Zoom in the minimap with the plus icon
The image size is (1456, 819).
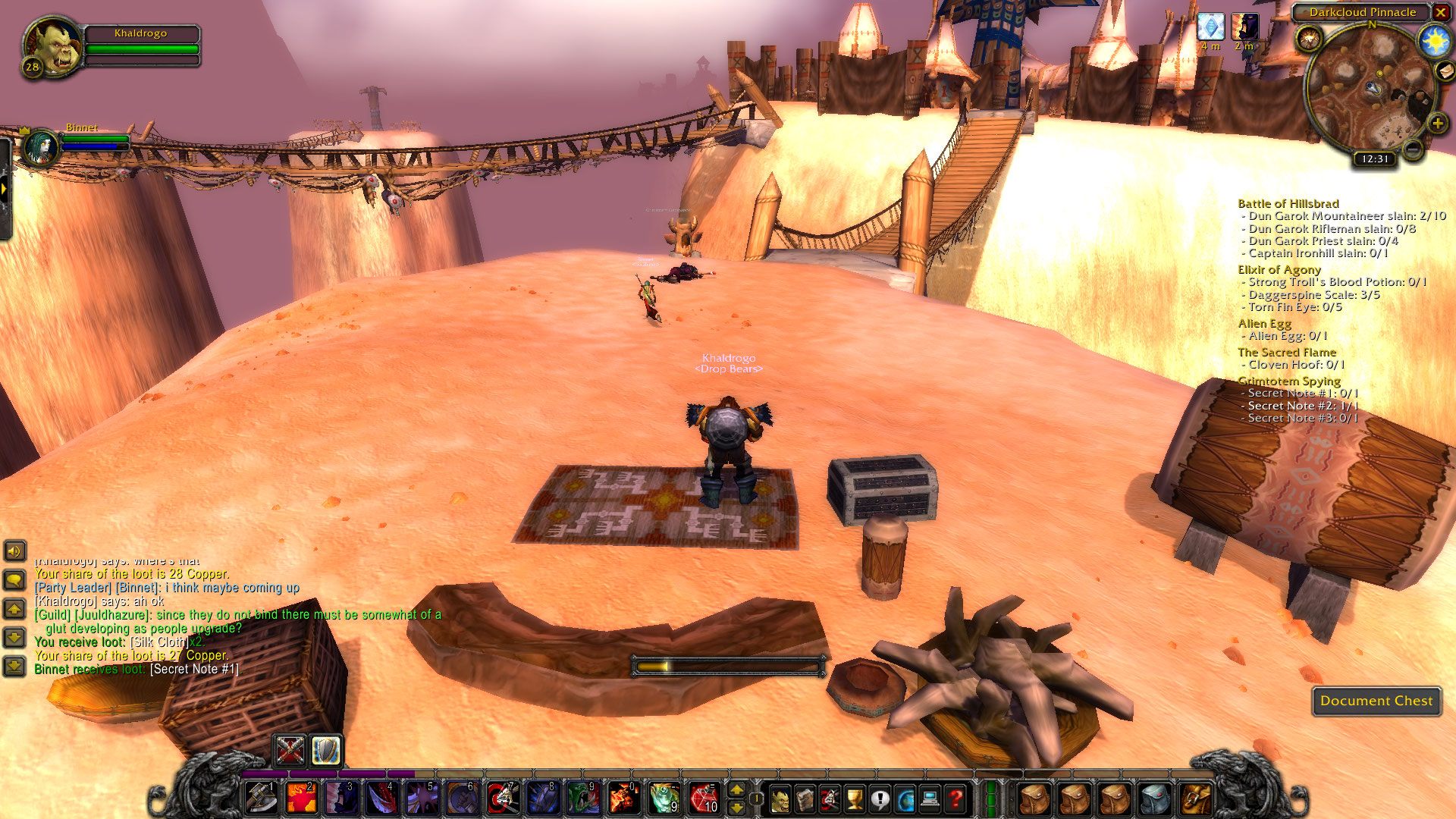tap(1437, 121)
